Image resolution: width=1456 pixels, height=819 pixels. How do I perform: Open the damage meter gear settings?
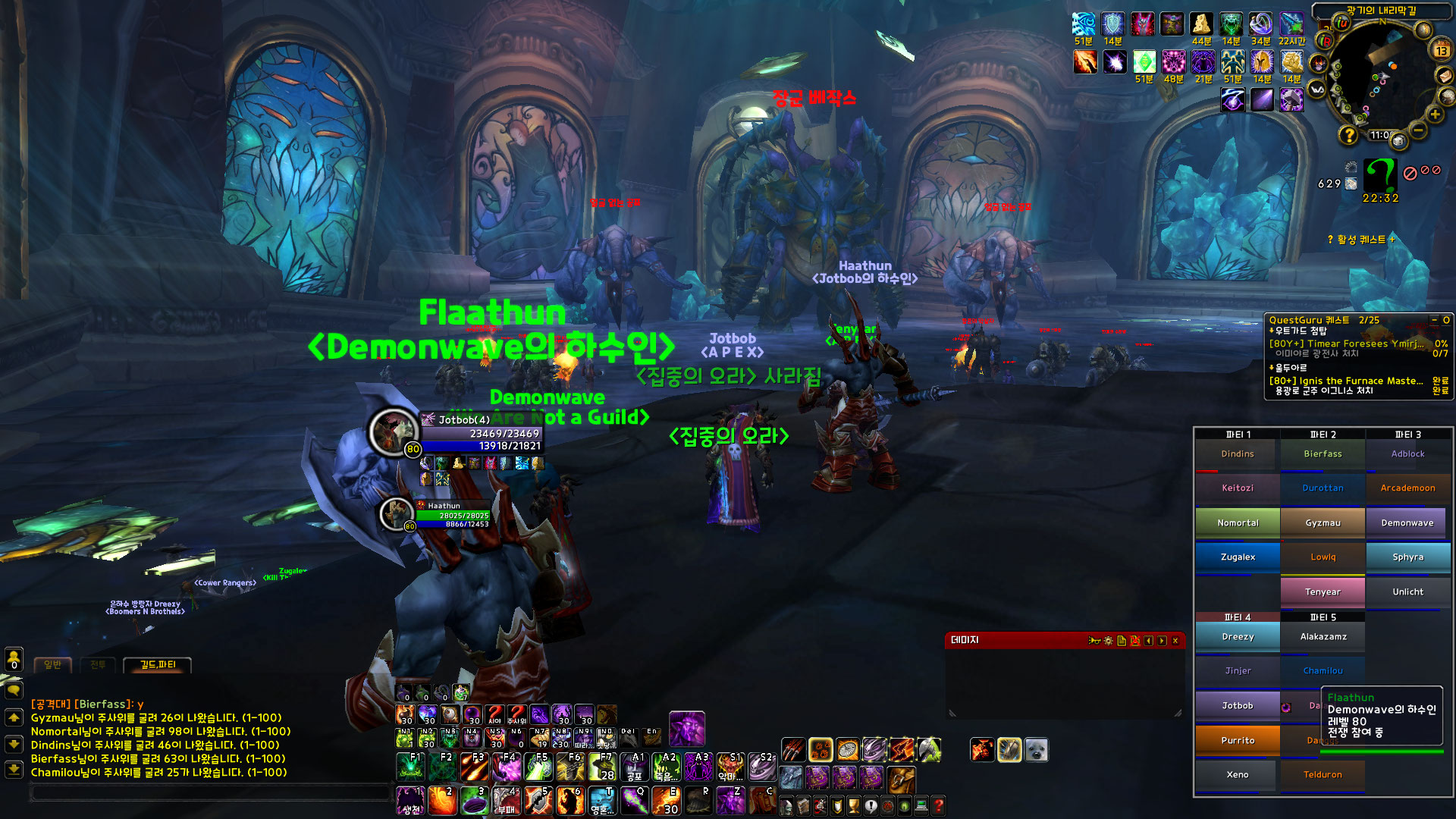coord(1108,641)
